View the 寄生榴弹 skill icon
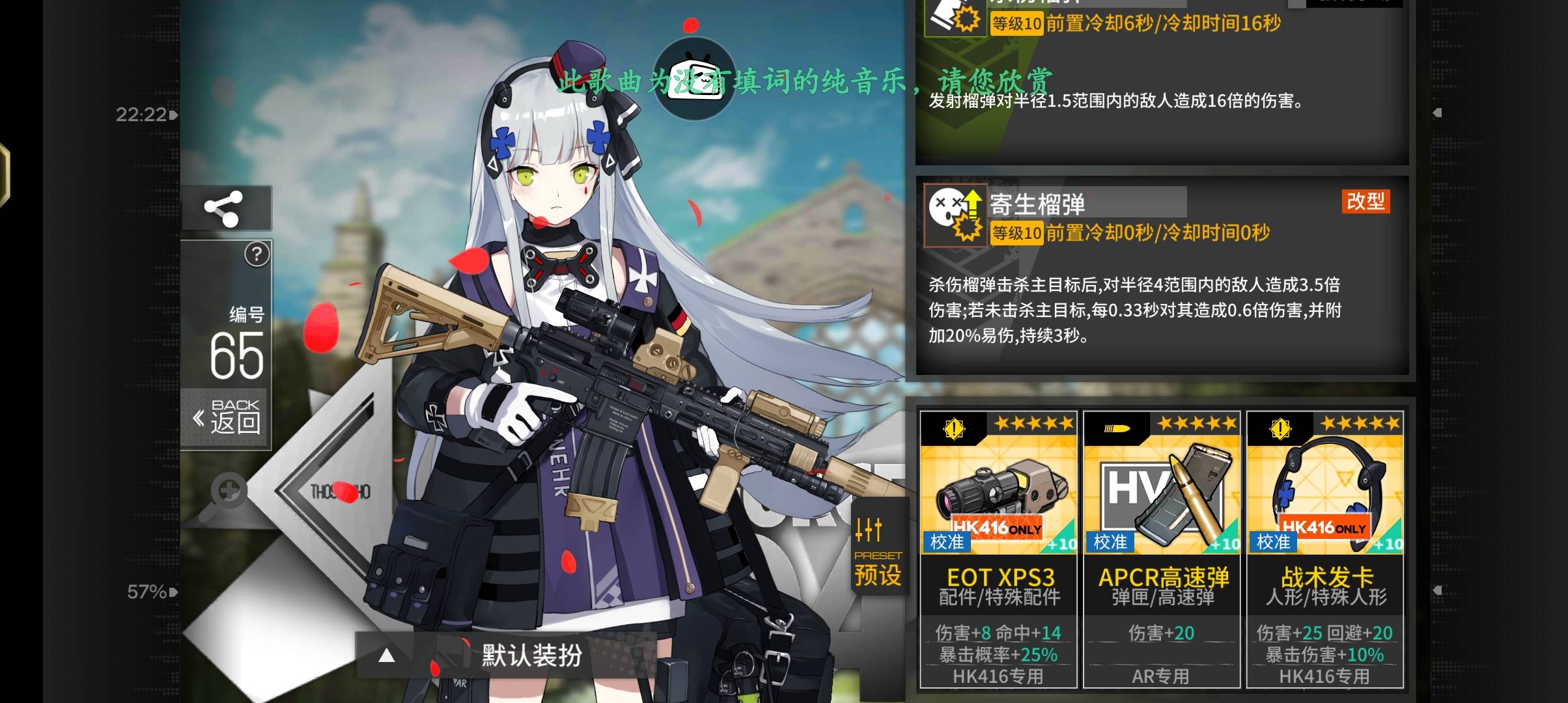Screen dimensions: 1568x703 (955, 215)
